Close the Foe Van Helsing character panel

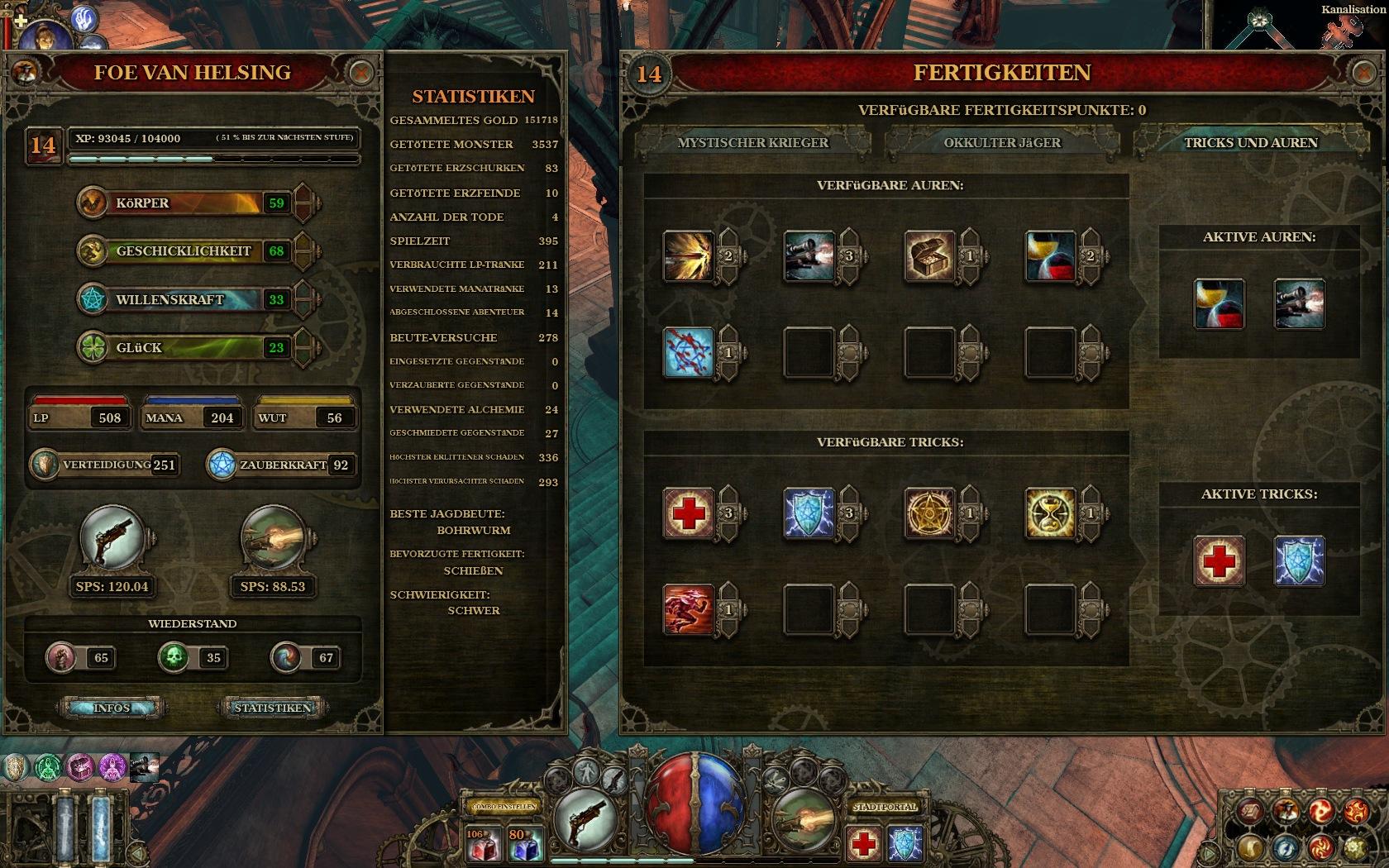pyautogui.click(x=360, y=73)
